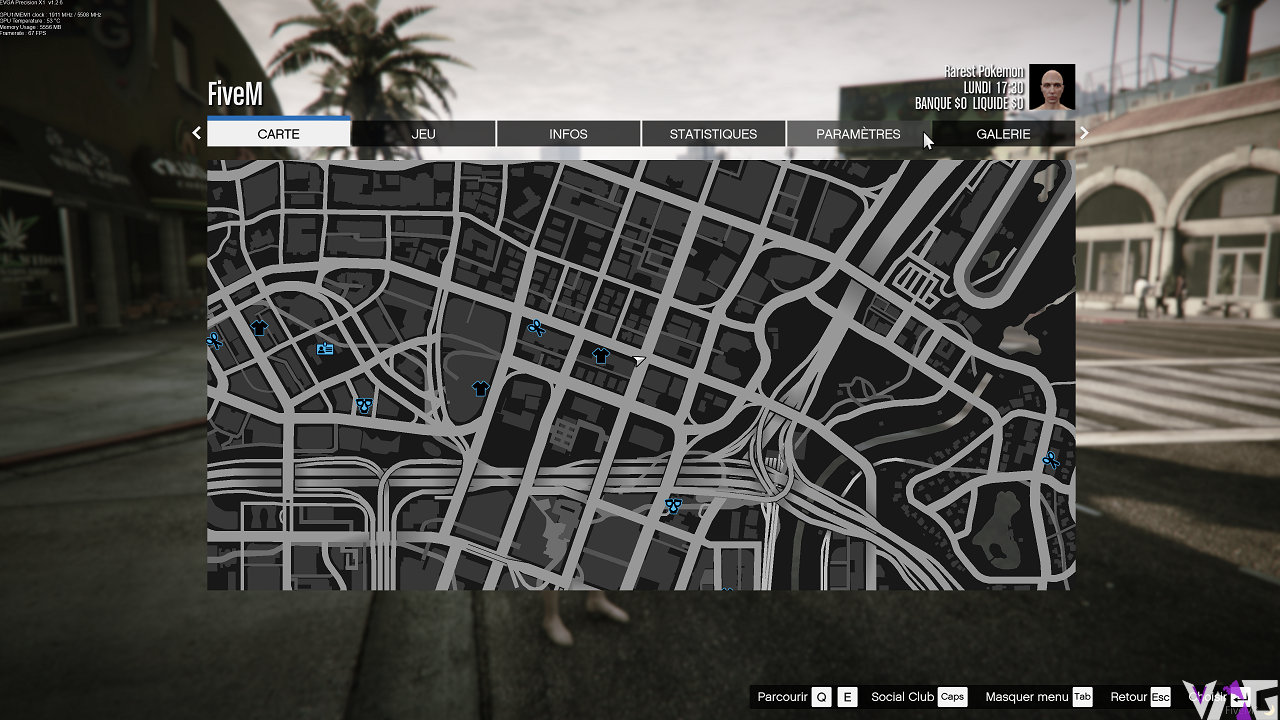The height and width of the screenshot is (720, 1280).
Task: Select the second mask blip near the freeway interchange
Action: coord(673,505)
